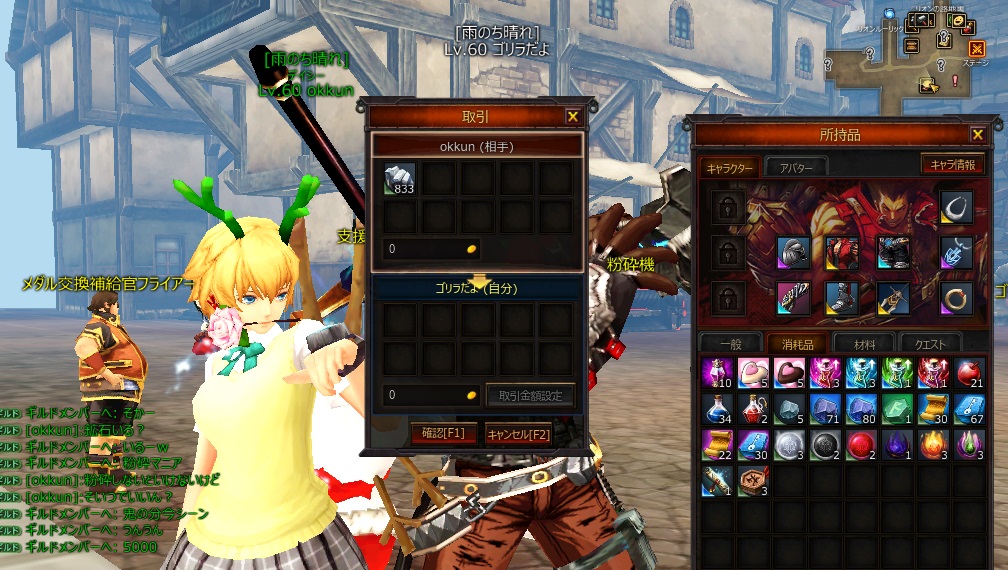Pick the red apple stack of 21
1008x570 pixels.
[x=968, y=372]
